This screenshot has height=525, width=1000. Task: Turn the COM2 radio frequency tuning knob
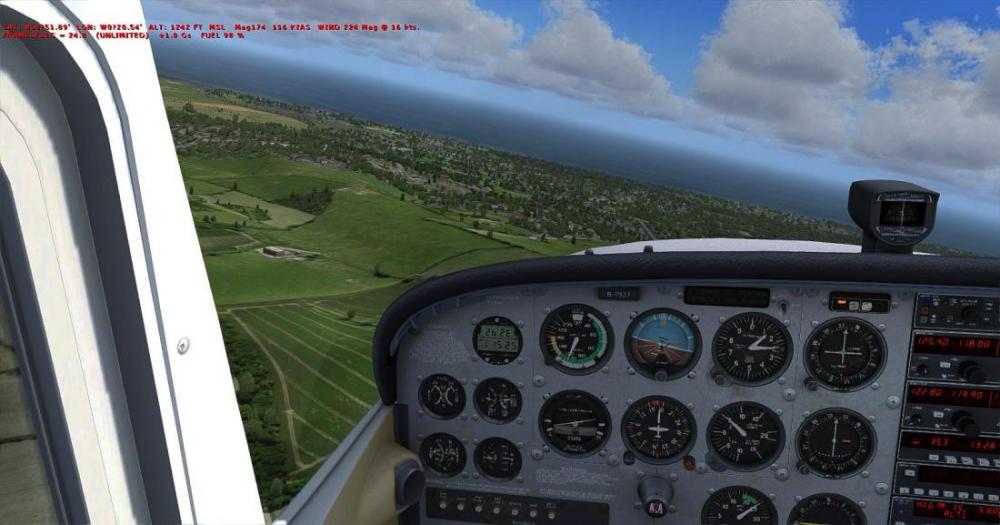click(967, 422)
